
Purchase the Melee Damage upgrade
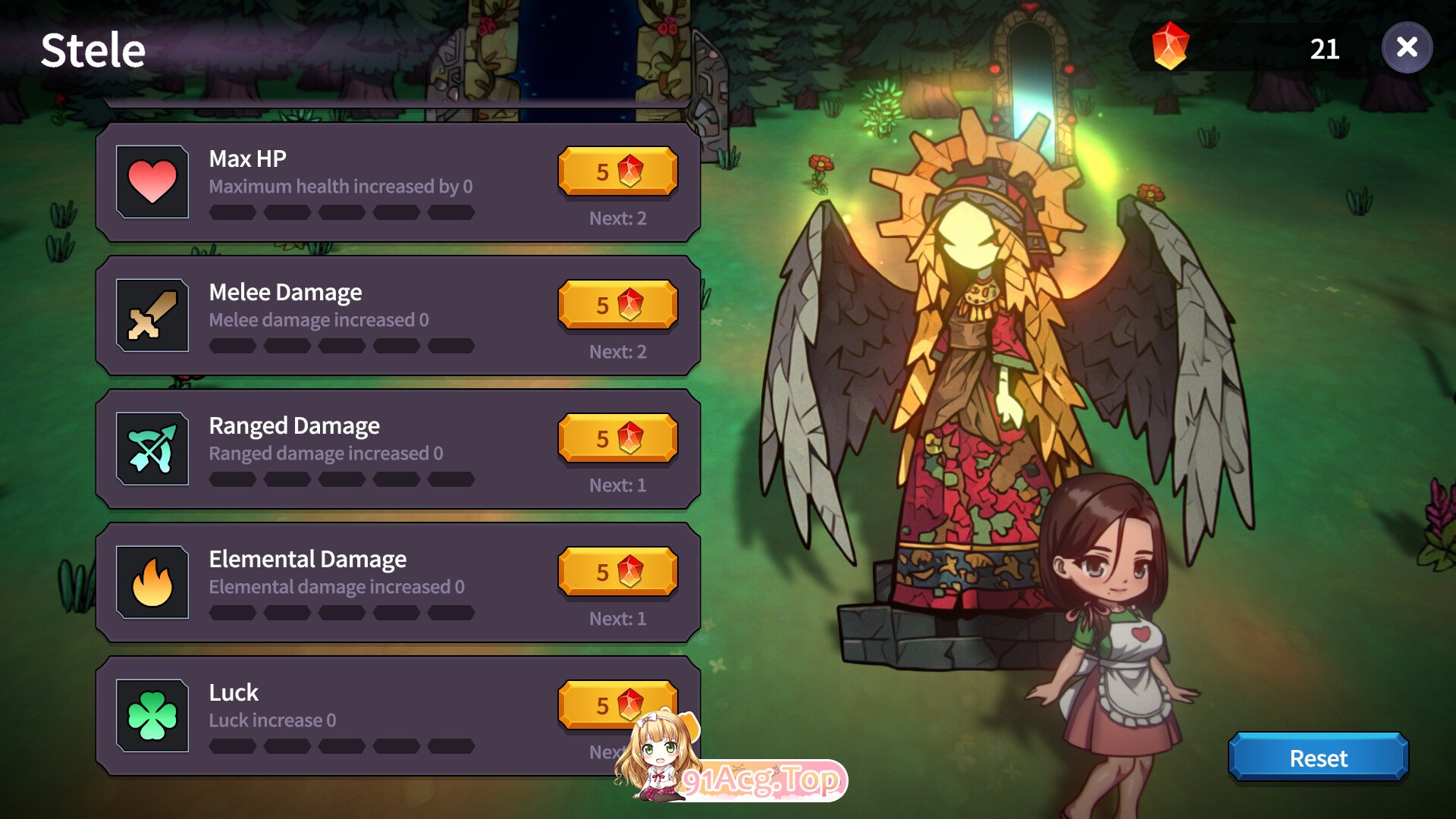(617, 305)
